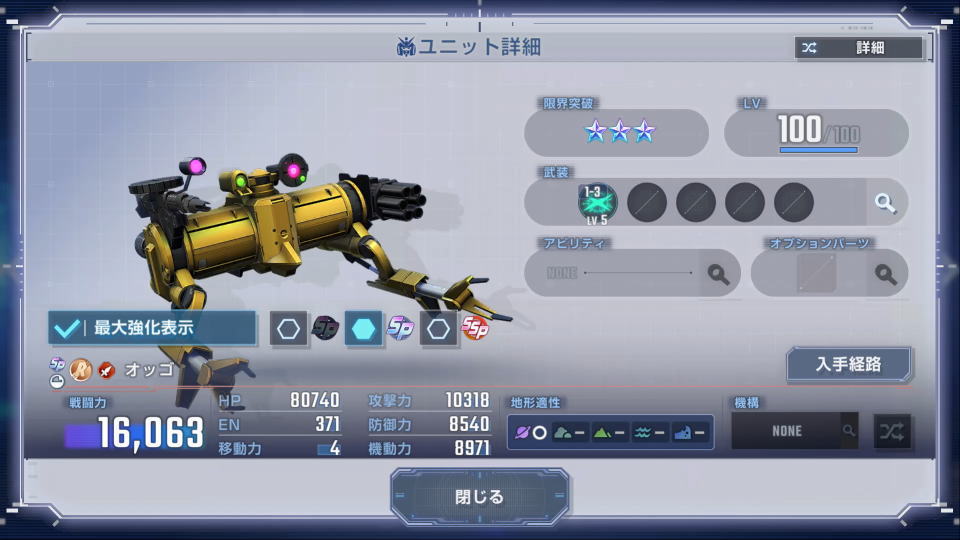This screenshot has width=960, height=540.
Task: Open the 入手経路 acquisition route
Action: pyautogui.click(x=848, y=364)
